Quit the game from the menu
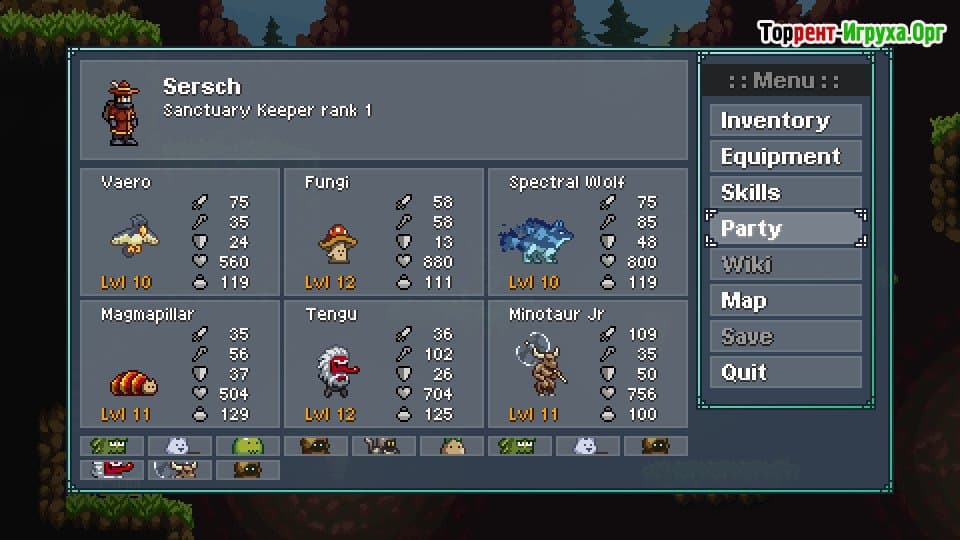The width and height of the screenshot is (960, 540). (x=785, y=373)
